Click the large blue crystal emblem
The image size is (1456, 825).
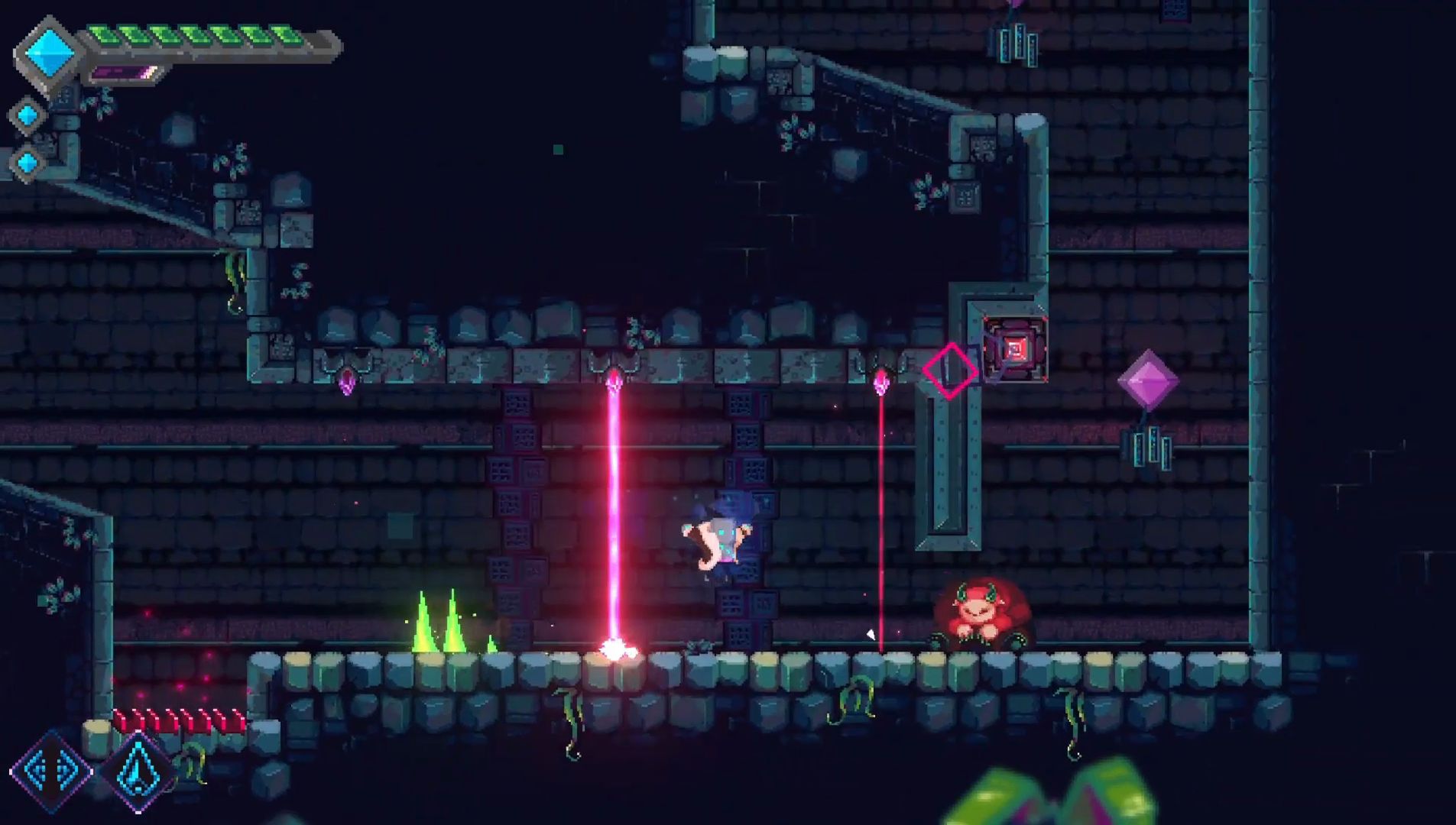pos(49,52)
